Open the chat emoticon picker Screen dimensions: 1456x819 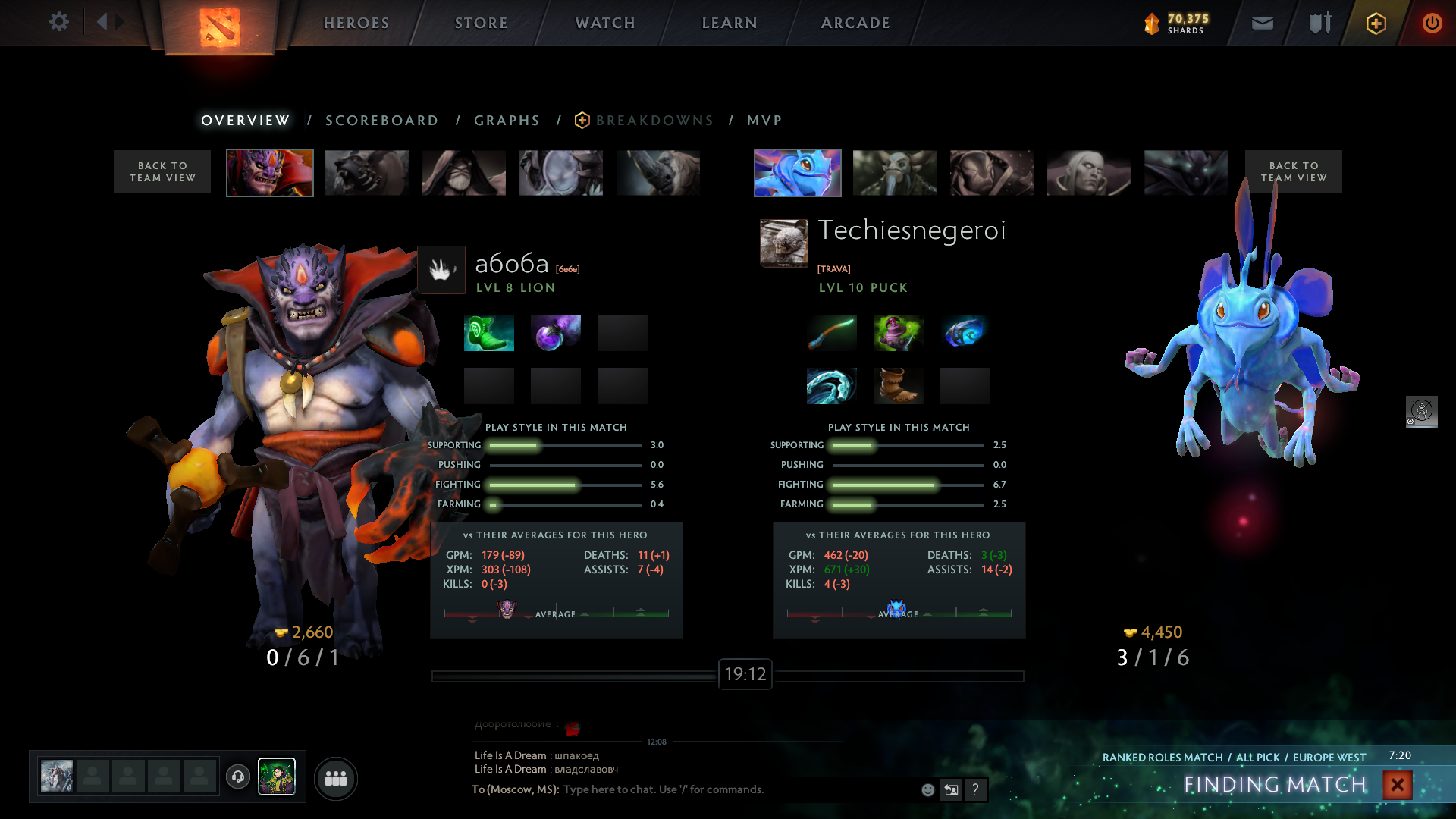927,790
